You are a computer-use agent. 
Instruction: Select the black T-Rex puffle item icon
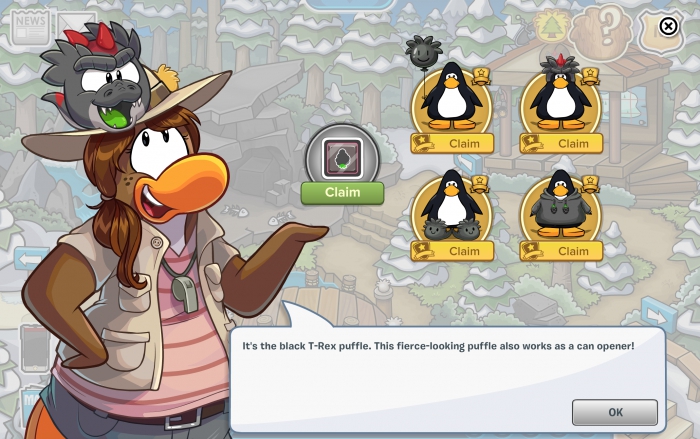click(342, 157)
